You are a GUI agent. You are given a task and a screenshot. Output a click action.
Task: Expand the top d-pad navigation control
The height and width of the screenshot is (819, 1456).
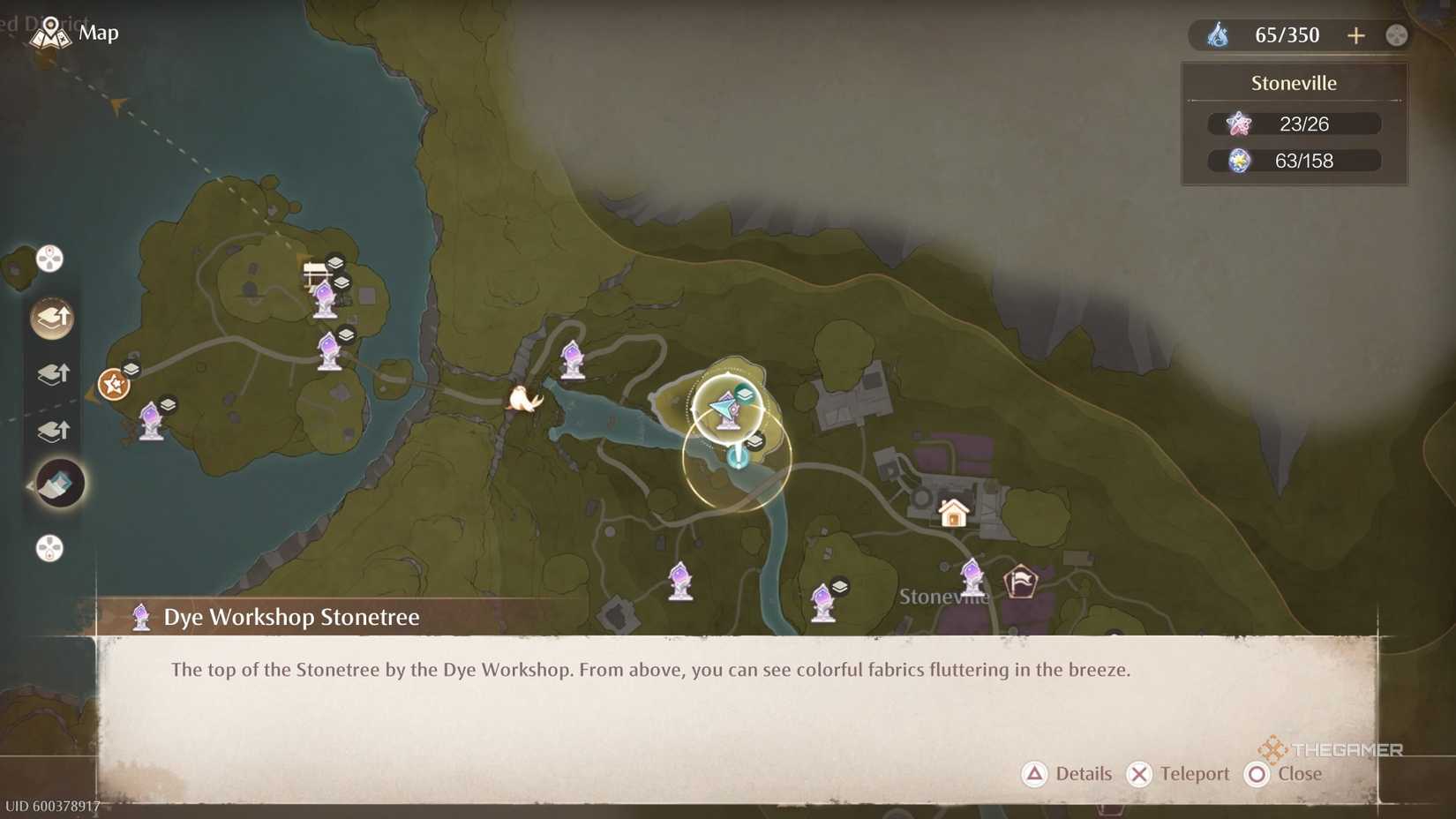pos(50,258)
